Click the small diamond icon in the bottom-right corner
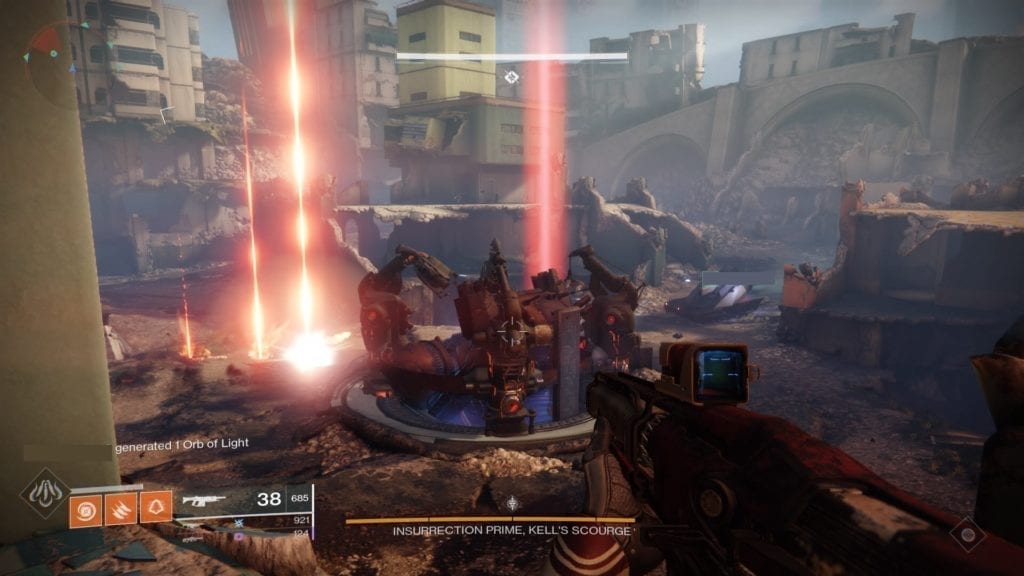1024x576 pixels. tap(968, 534)
